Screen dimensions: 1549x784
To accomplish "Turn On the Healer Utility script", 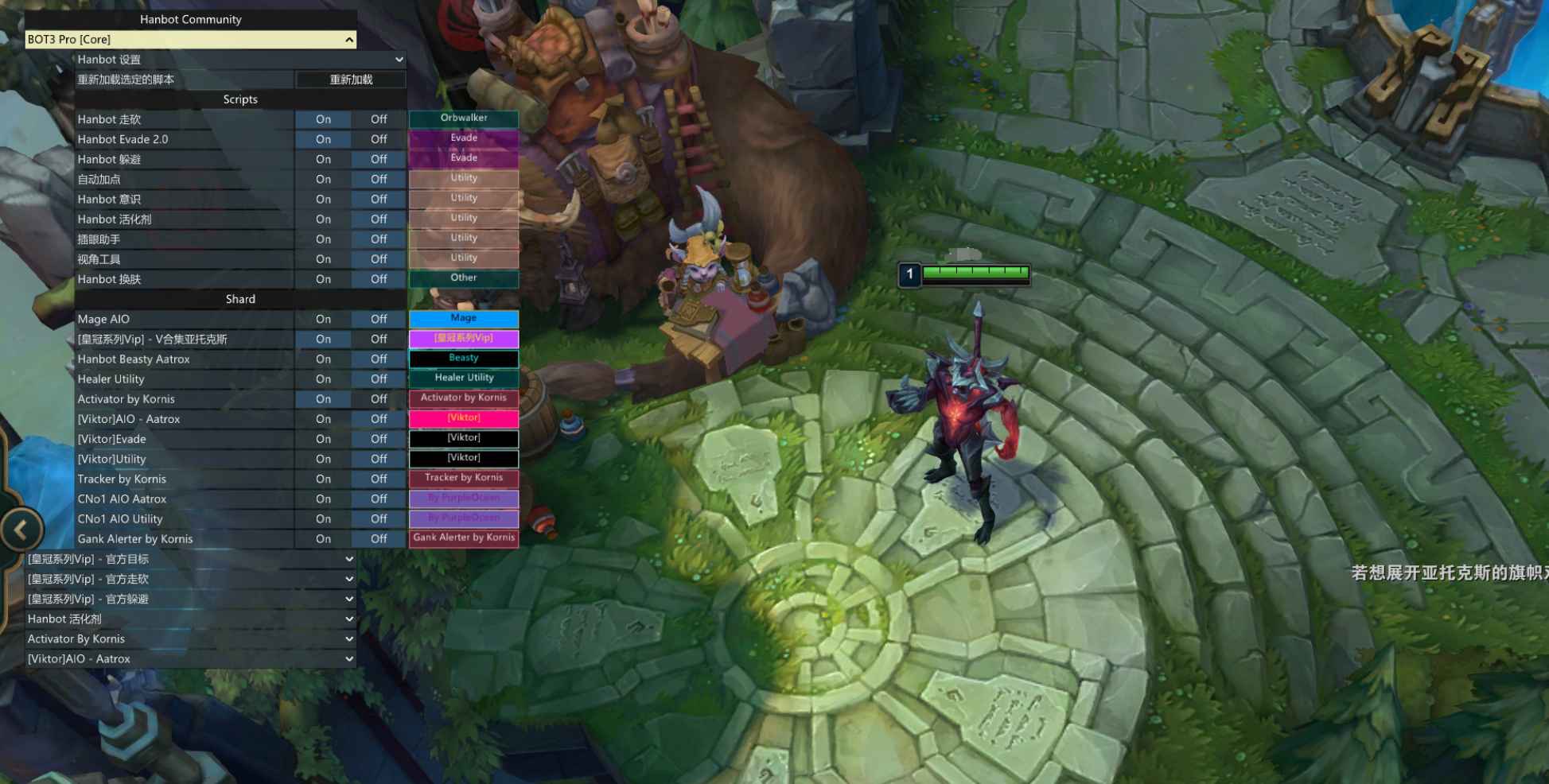I will click(323, 378).
